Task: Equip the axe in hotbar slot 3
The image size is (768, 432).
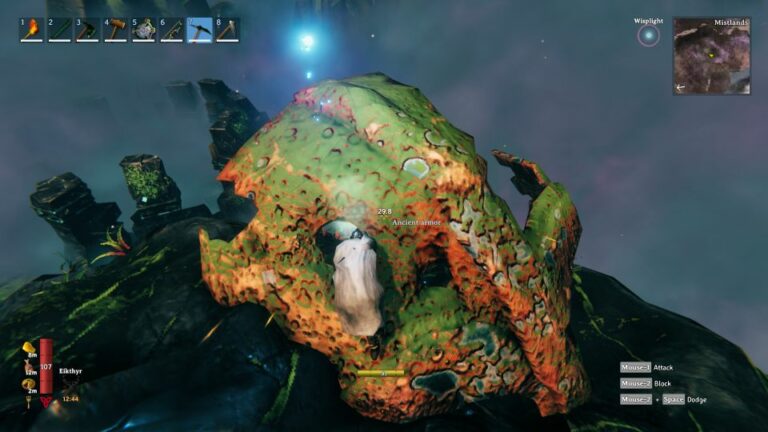Action: click(87, 30)
